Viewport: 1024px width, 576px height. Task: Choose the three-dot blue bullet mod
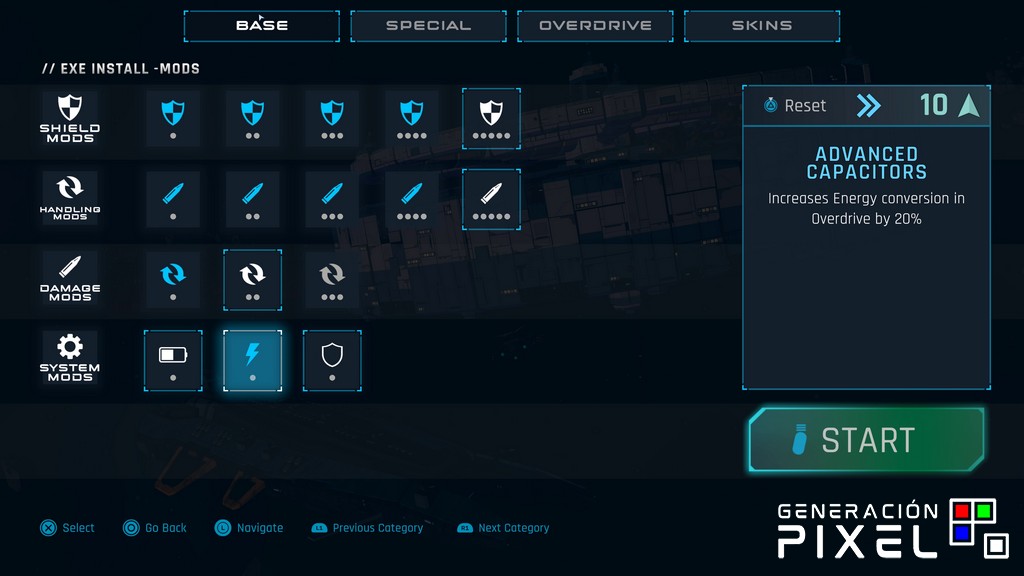point(332,198)
